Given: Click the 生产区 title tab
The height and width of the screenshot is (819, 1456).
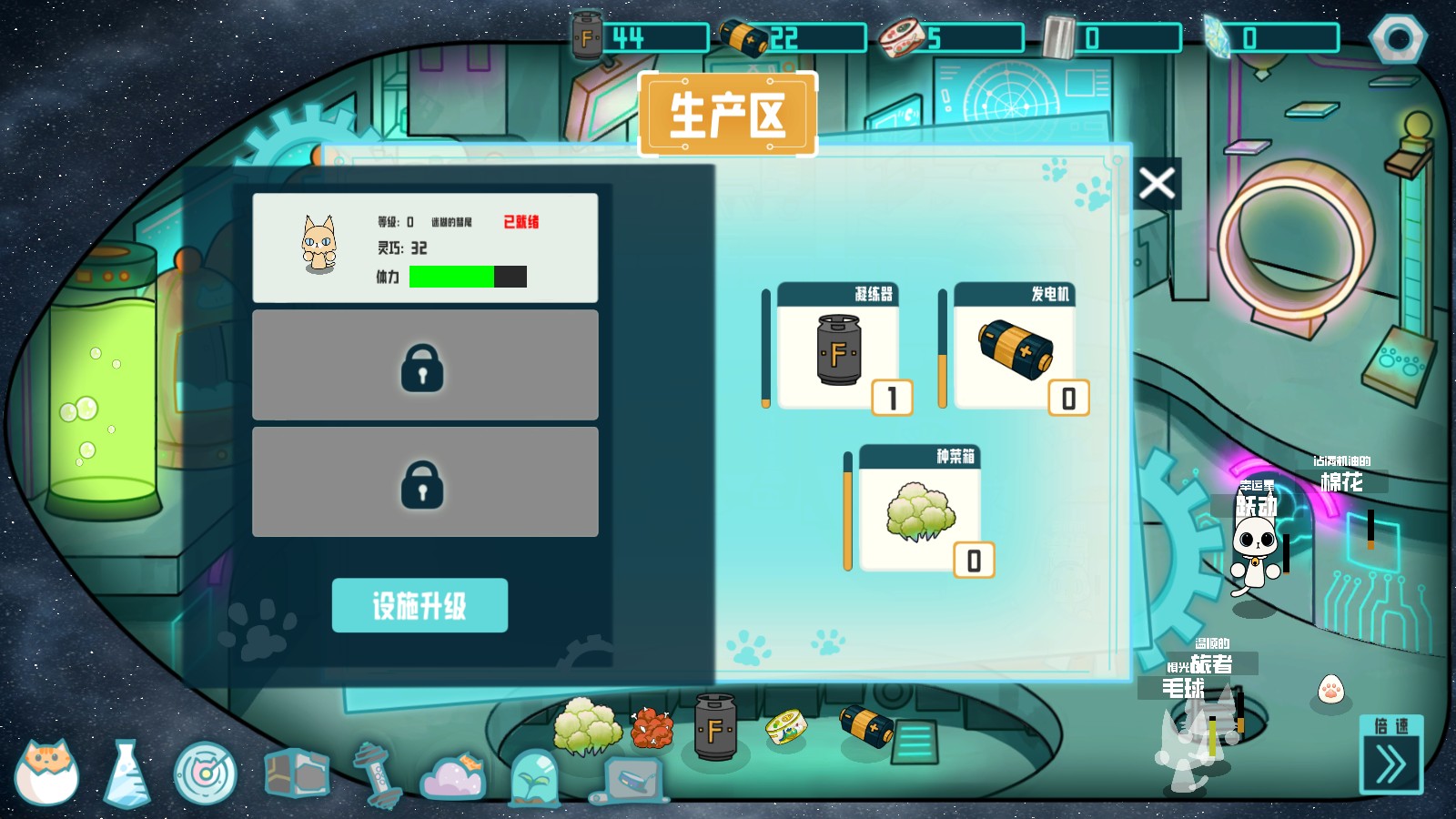Looking at the screenshot, I should pyautogui.click(x=726, y=113).
